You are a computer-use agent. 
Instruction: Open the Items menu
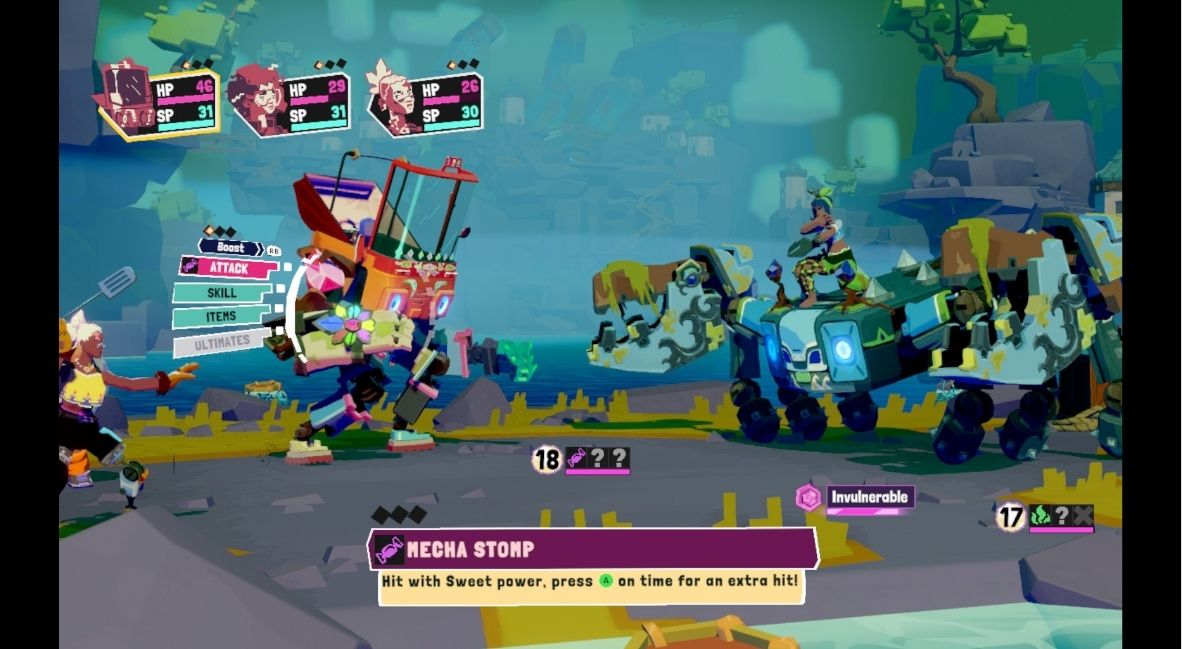tap(220, 317)
